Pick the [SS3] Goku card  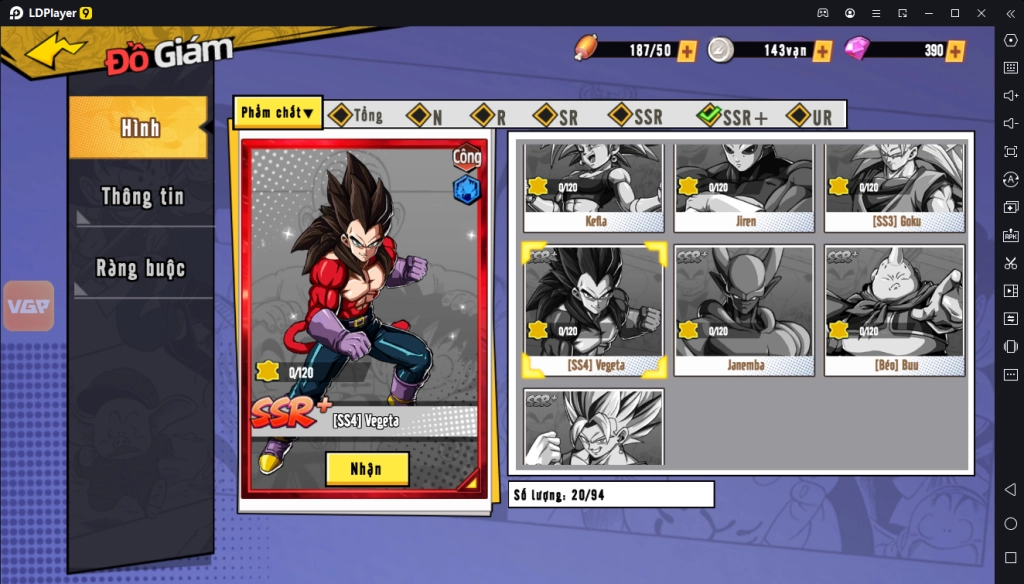894,188
